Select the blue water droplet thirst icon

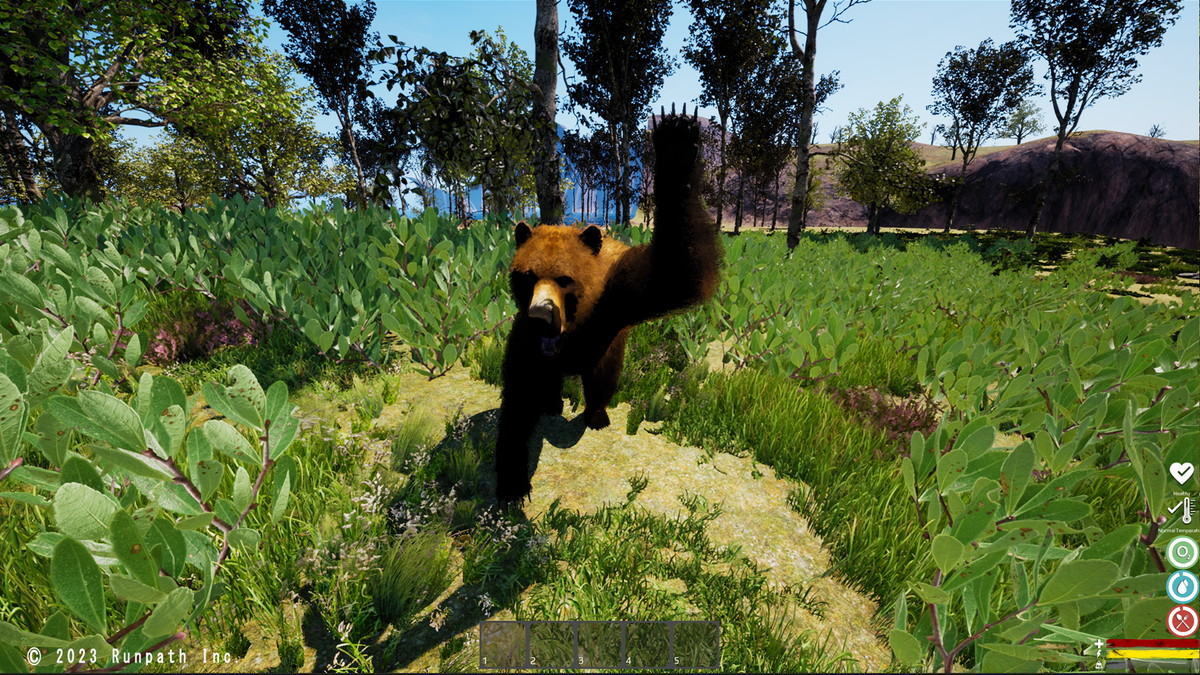tap(1182, 586)
